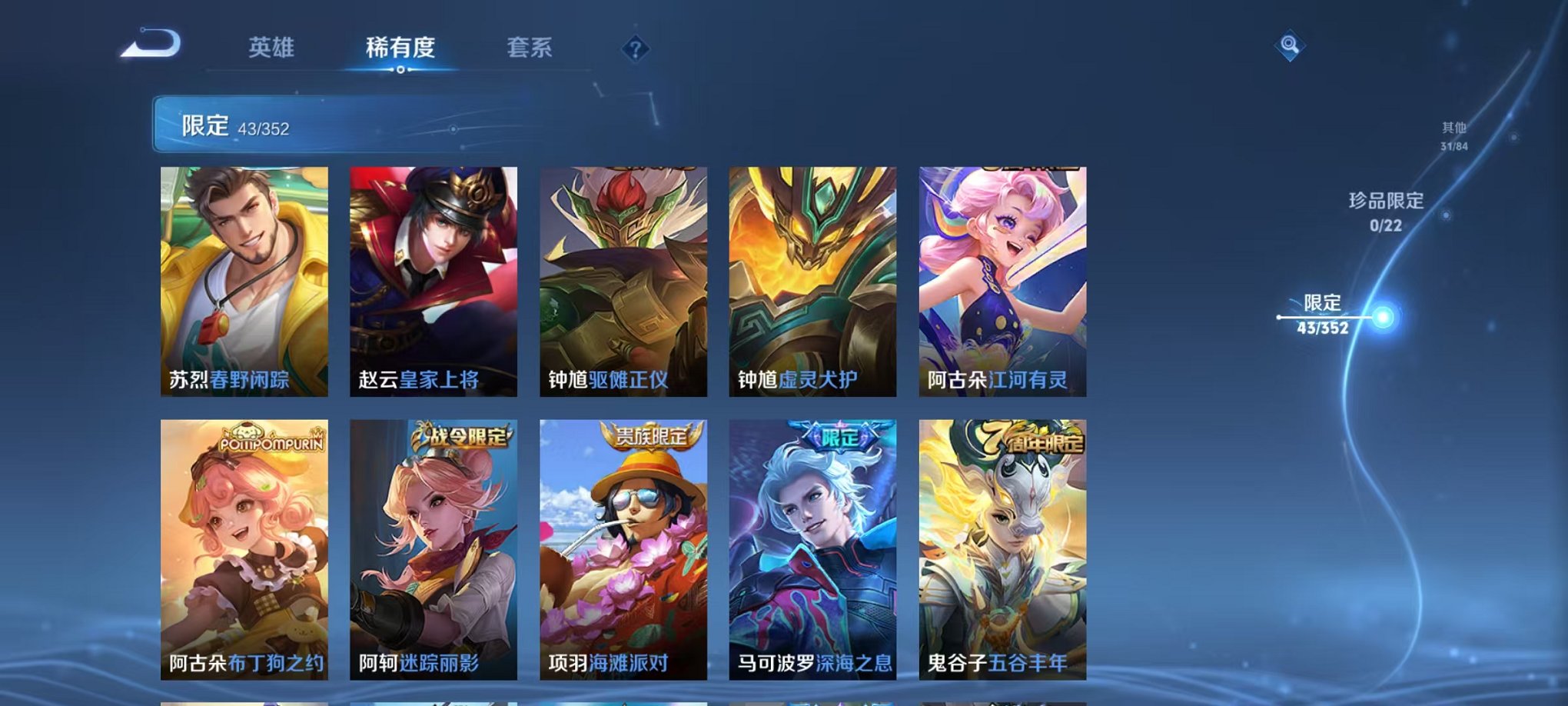Click the tab indicator dot under 稀有度
The height and width of the screenshot is (706, 1568).
coord(401,71)
